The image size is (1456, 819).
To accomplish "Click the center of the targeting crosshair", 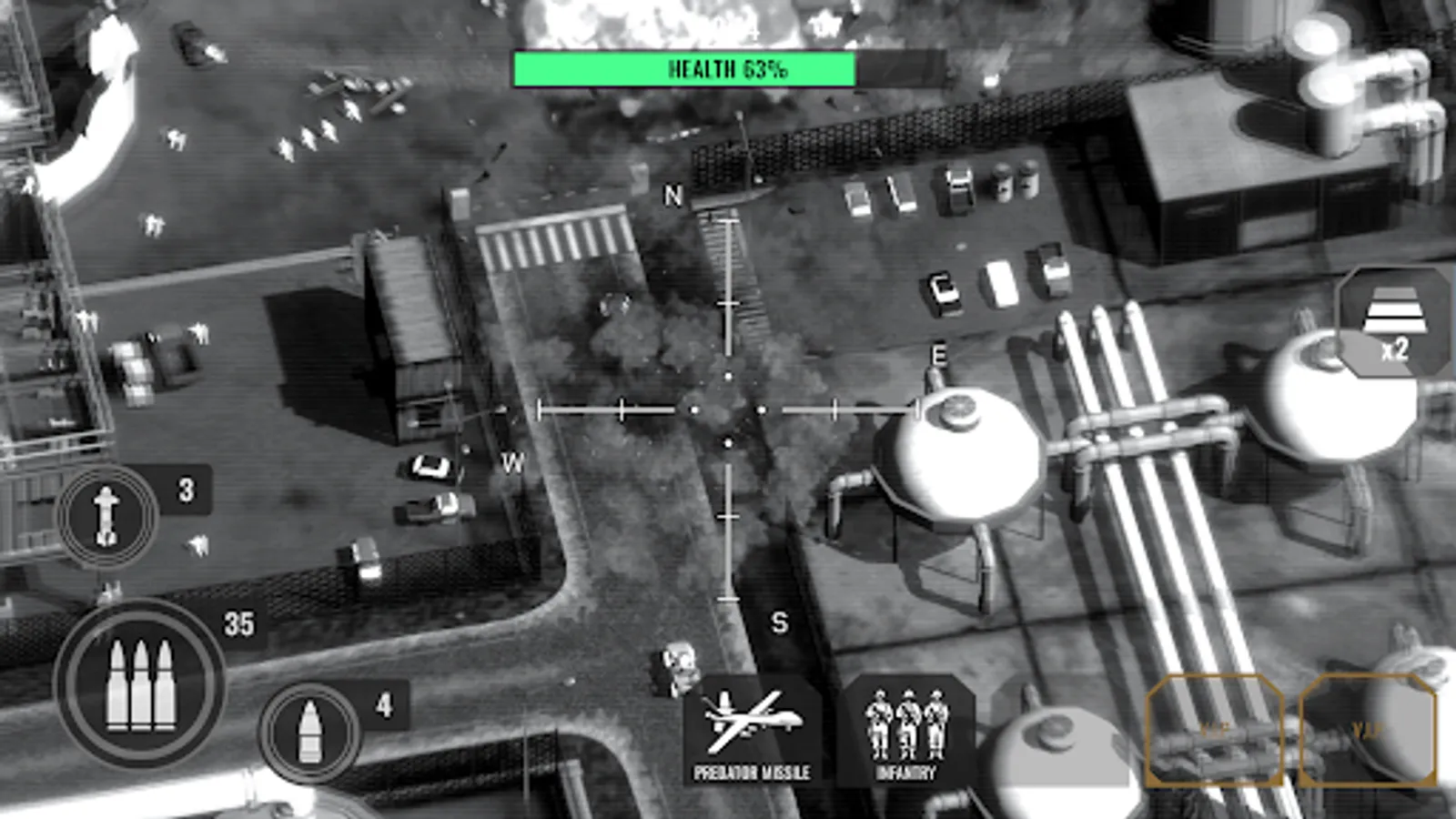I will click(x=726, y=410).
